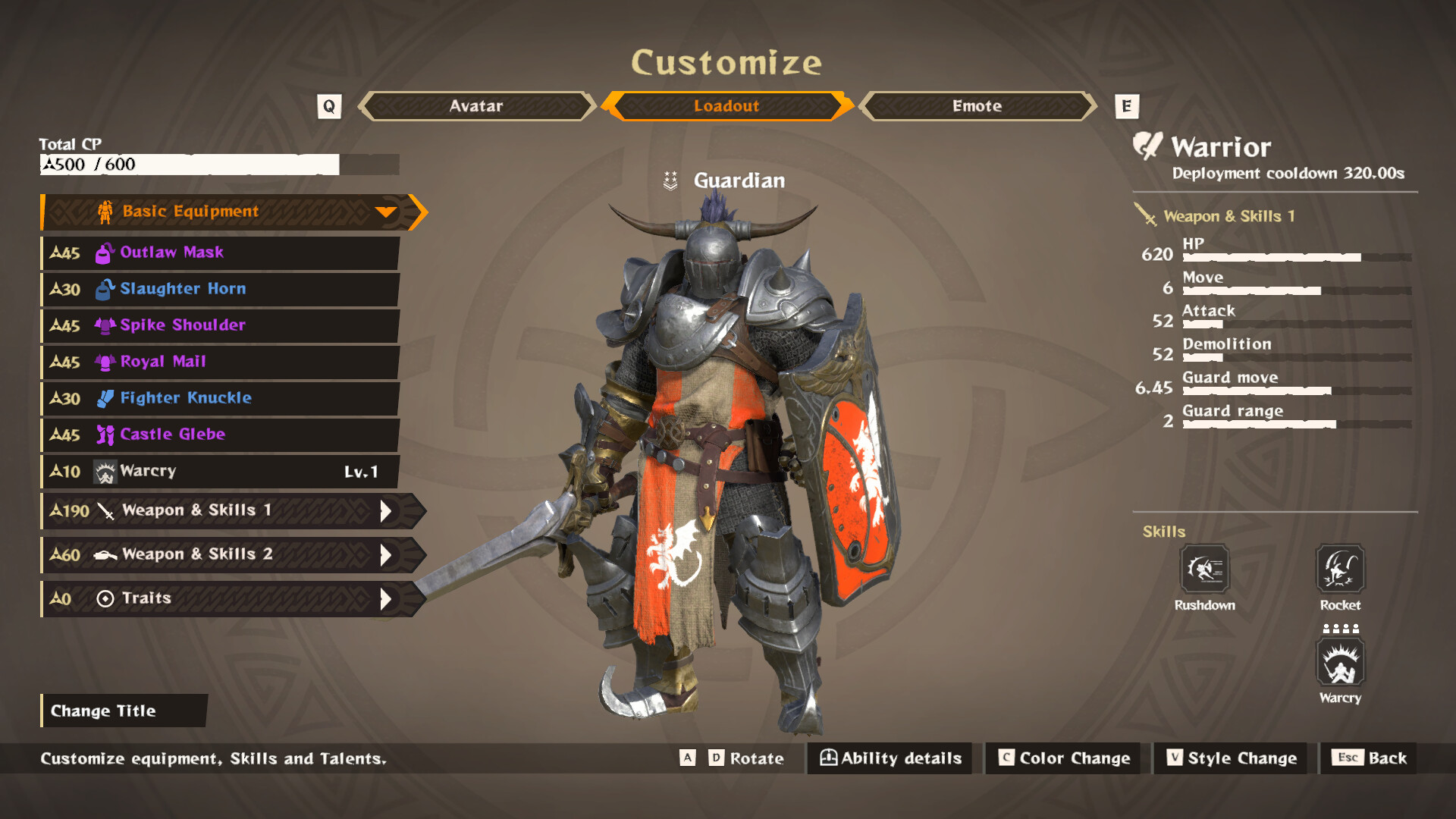
Task: Click the Change Title button
Action: click(124, 711)
